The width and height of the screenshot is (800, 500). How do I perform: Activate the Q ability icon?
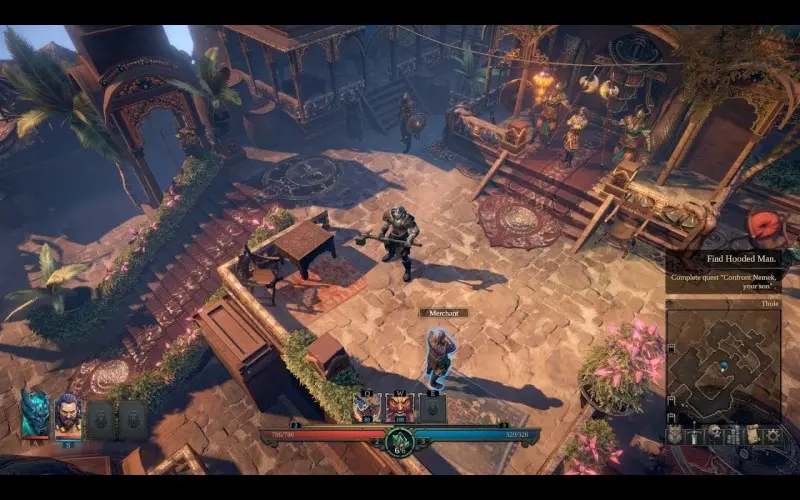pos(366,408)
